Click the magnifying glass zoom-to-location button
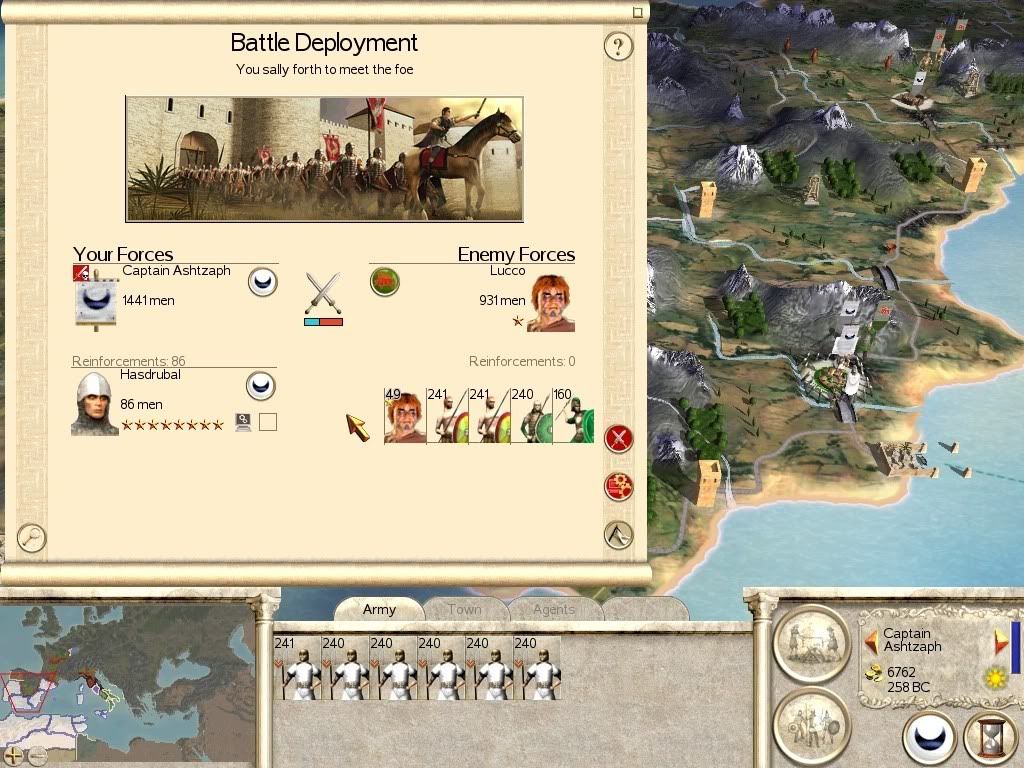 [x=32, y=538]
